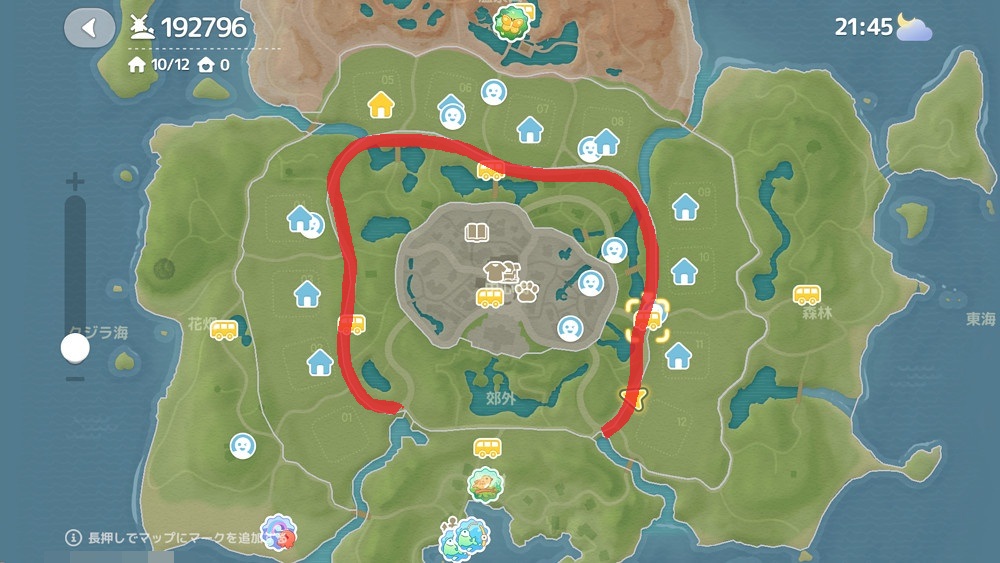
Task: Open the book marker in town
Action: click(477, 233)
